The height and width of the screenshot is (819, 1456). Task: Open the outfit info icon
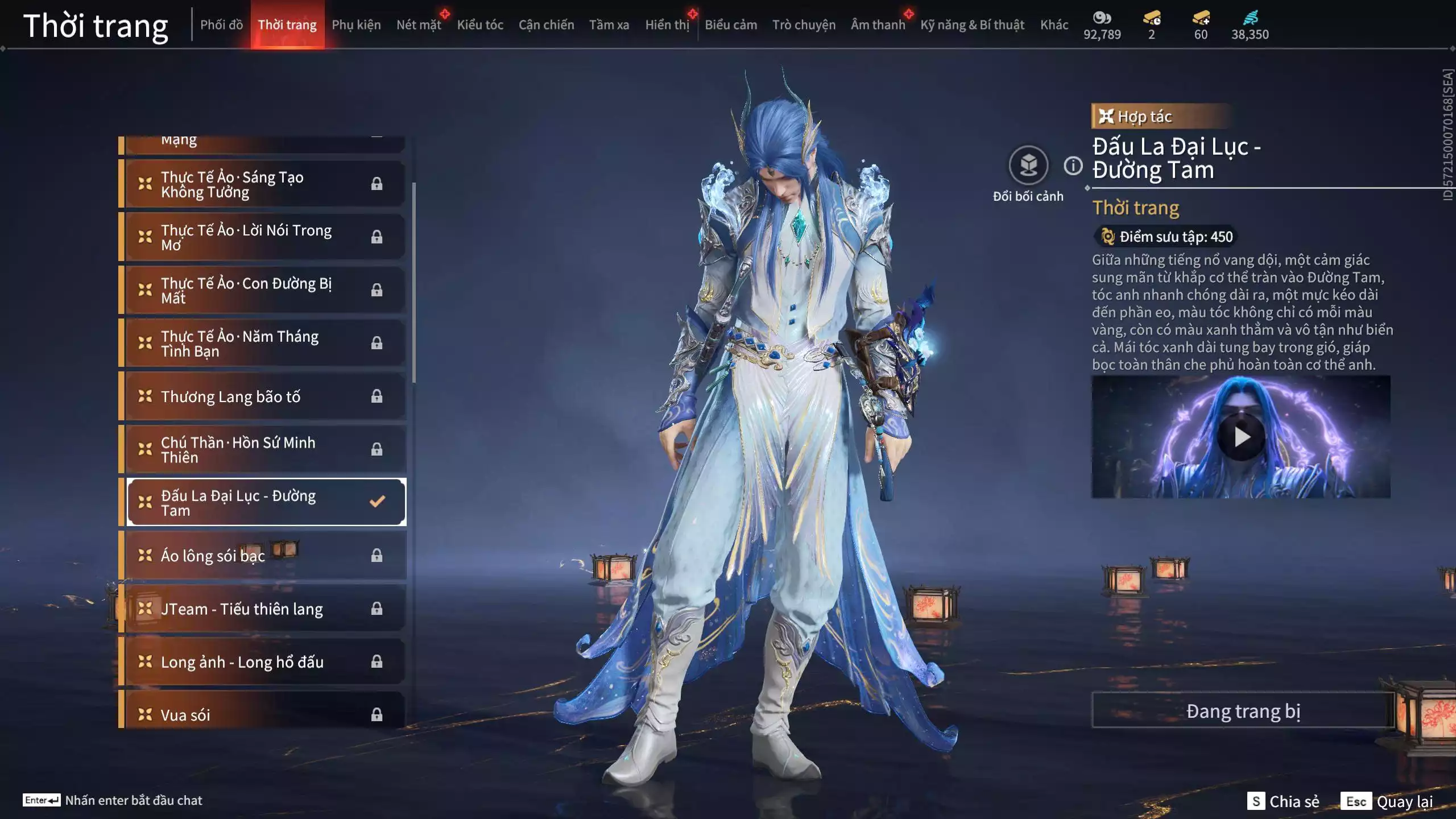coord(1073,166)
